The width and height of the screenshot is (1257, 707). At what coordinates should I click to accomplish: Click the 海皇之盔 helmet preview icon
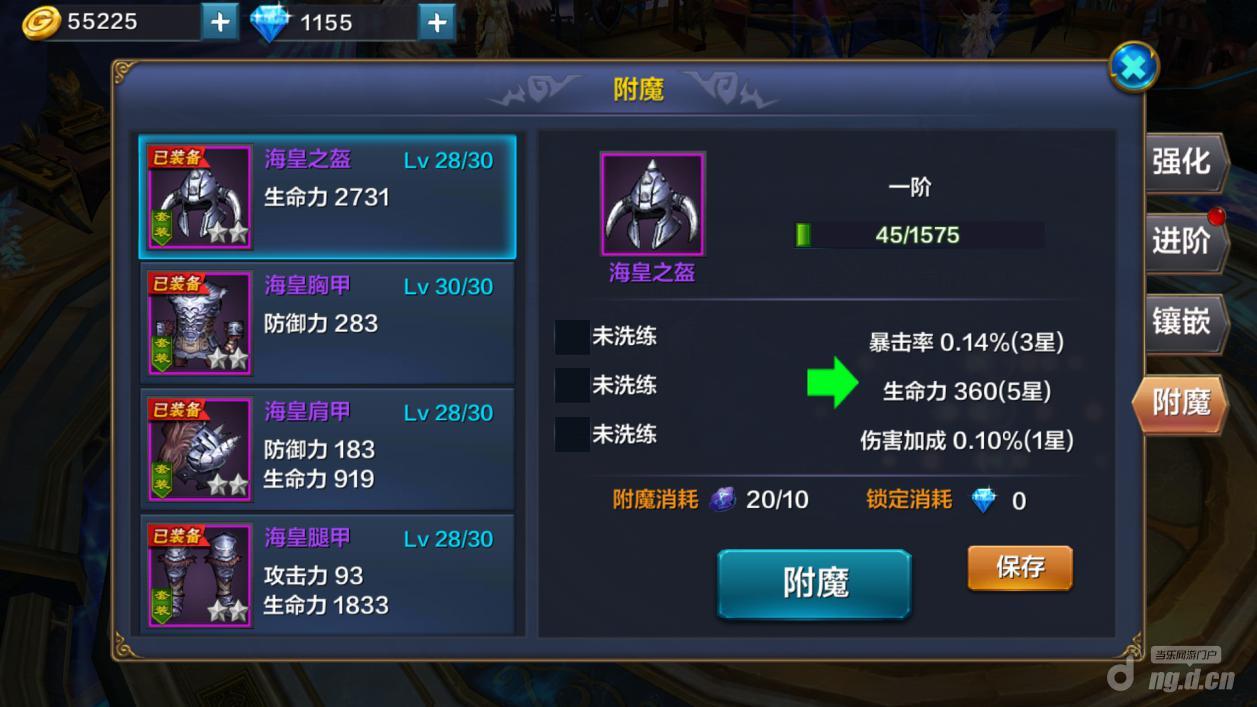tap(652, 204)
